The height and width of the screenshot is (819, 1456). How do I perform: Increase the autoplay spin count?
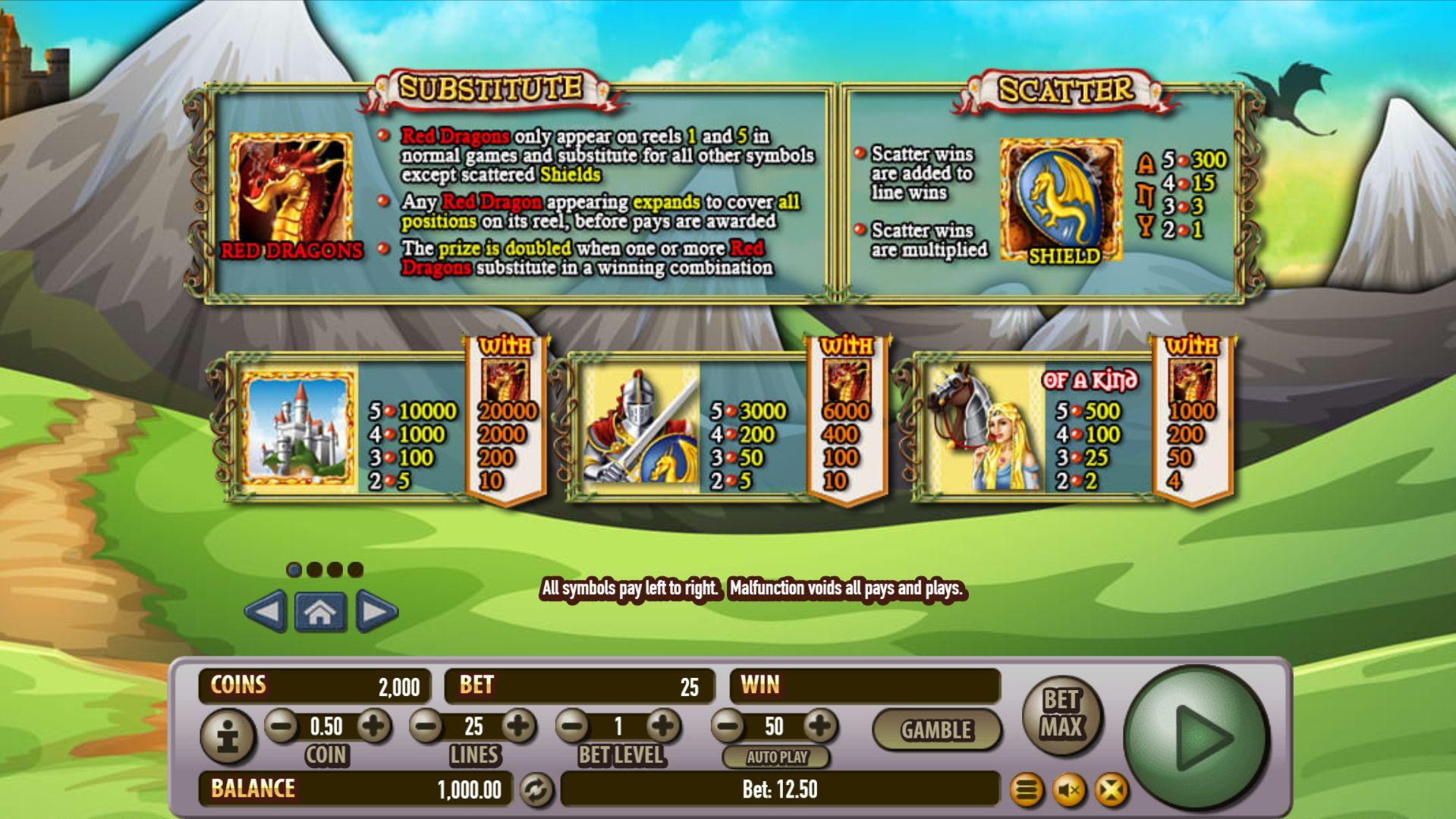(x=819, y=726)
